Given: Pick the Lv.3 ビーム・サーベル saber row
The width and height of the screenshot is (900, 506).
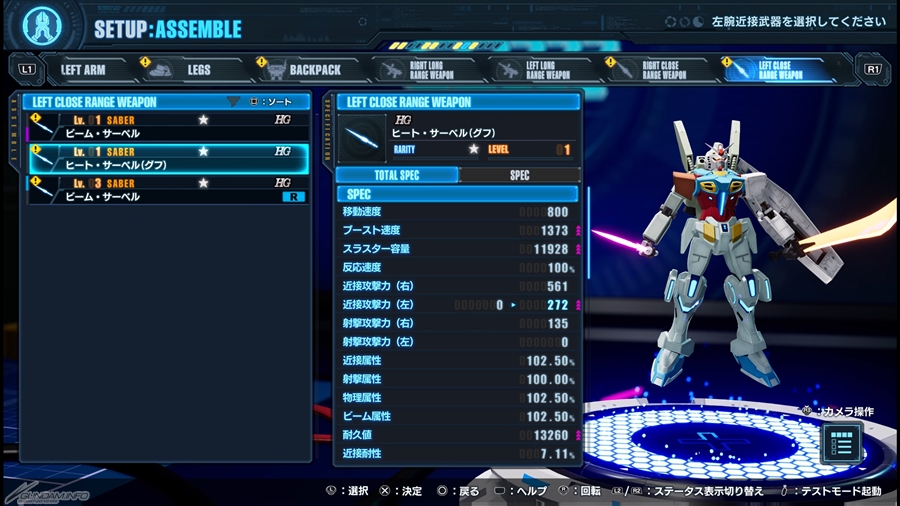Looking at the screenshot, I should click(x=167, y=190).
